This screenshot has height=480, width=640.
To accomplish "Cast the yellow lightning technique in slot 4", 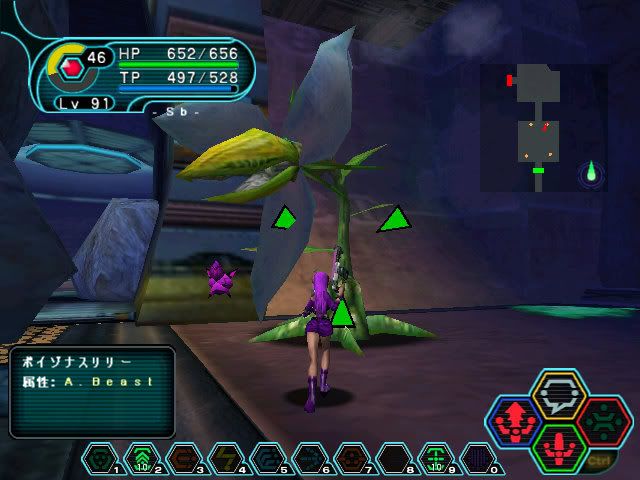I will (225, 459).
